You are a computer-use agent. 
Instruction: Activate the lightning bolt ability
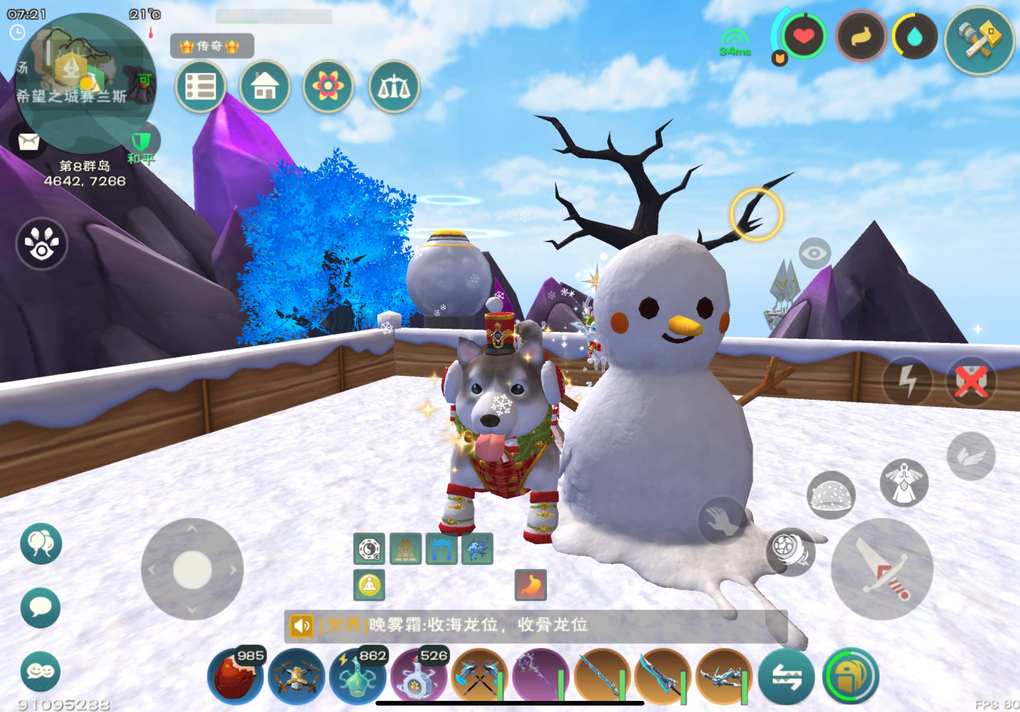(x=906, y=381)
